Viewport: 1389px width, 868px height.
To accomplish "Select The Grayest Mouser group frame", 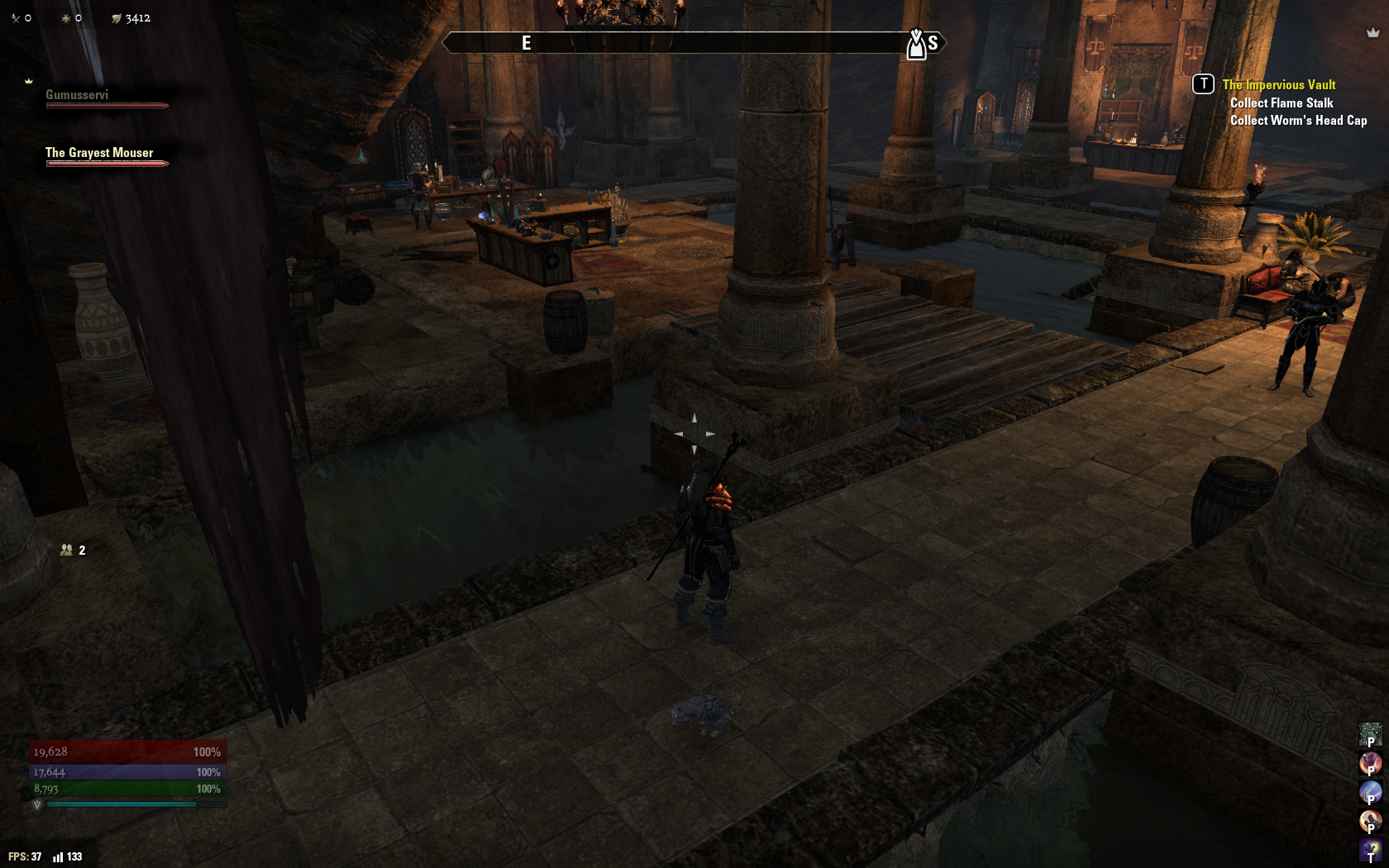I will tap(99, 154).
